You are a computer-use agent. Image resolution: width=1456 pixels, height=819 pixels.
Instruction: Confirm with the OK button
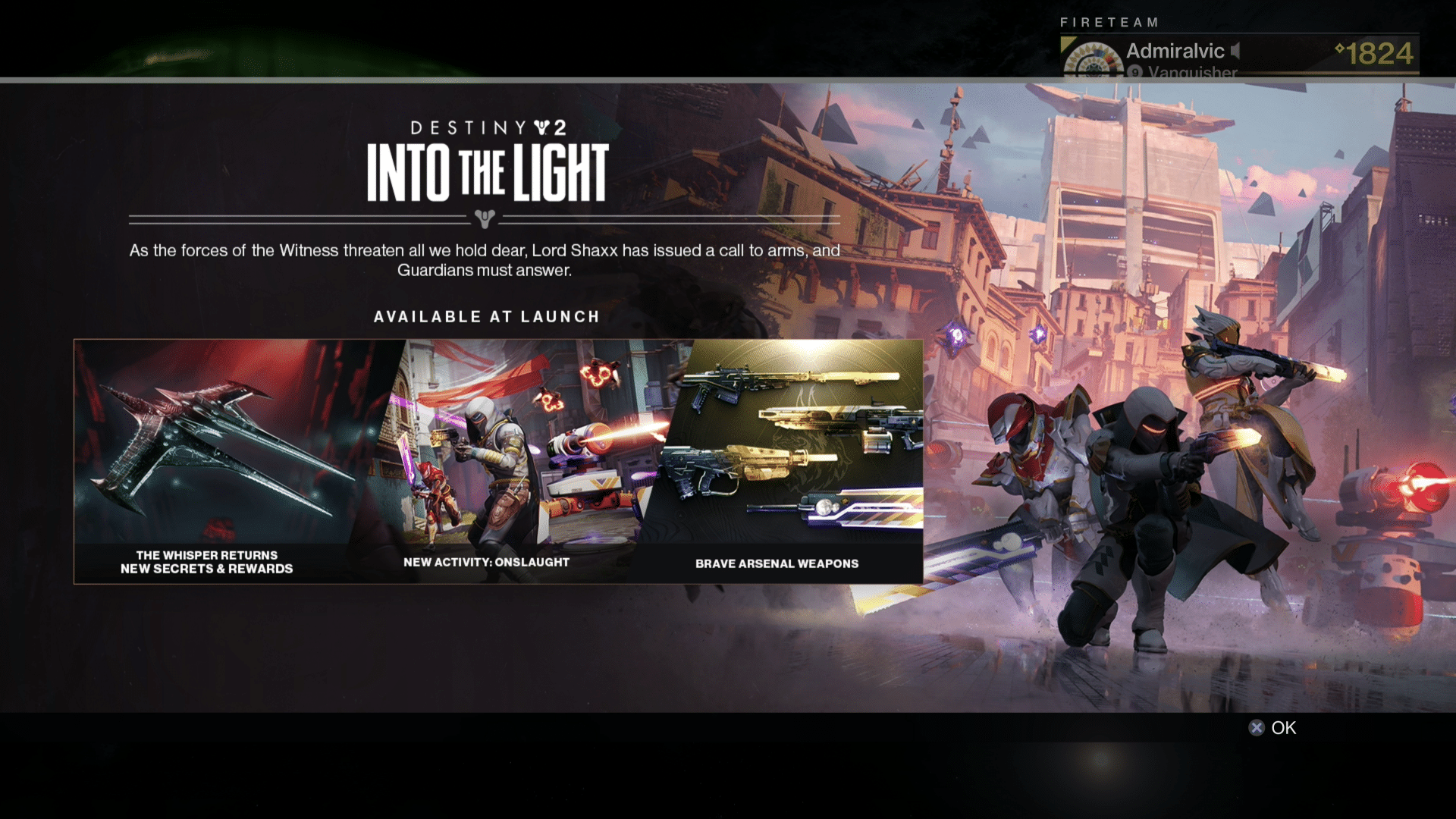1273,728
